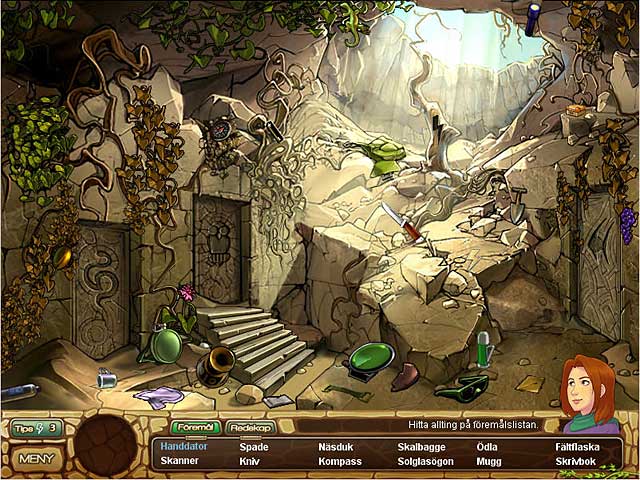This screenshot has width=640, height=480.
Task: Choose Spade from the item list
Action: 254,447
